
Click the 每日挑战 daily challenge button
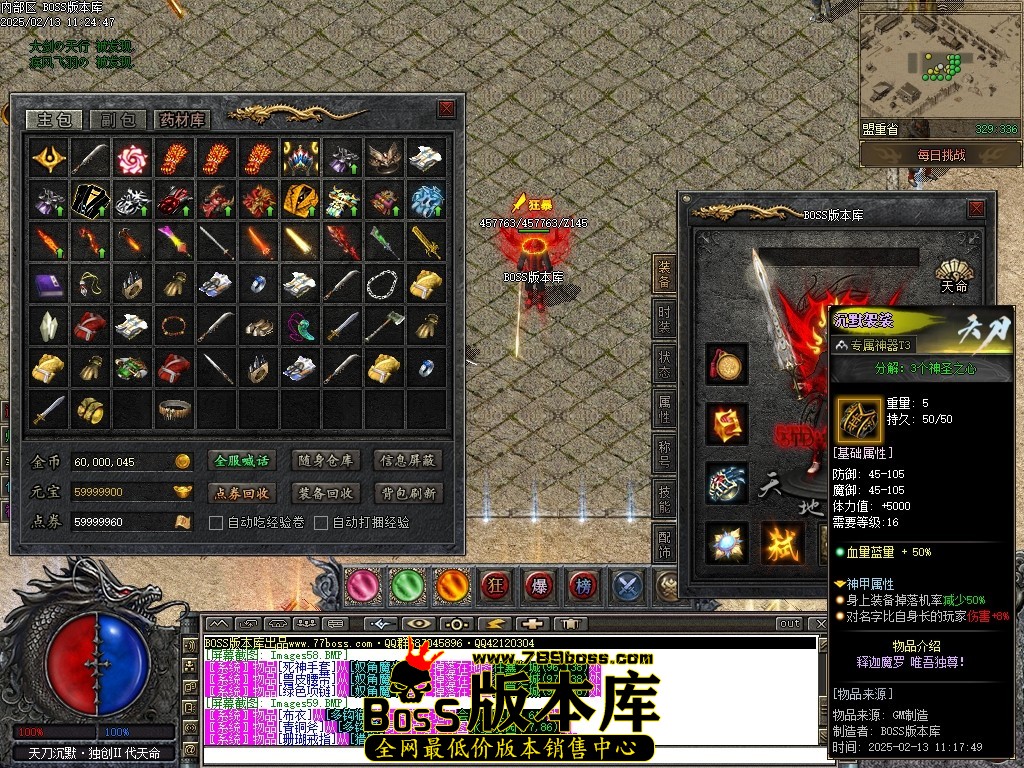point(940,155)
